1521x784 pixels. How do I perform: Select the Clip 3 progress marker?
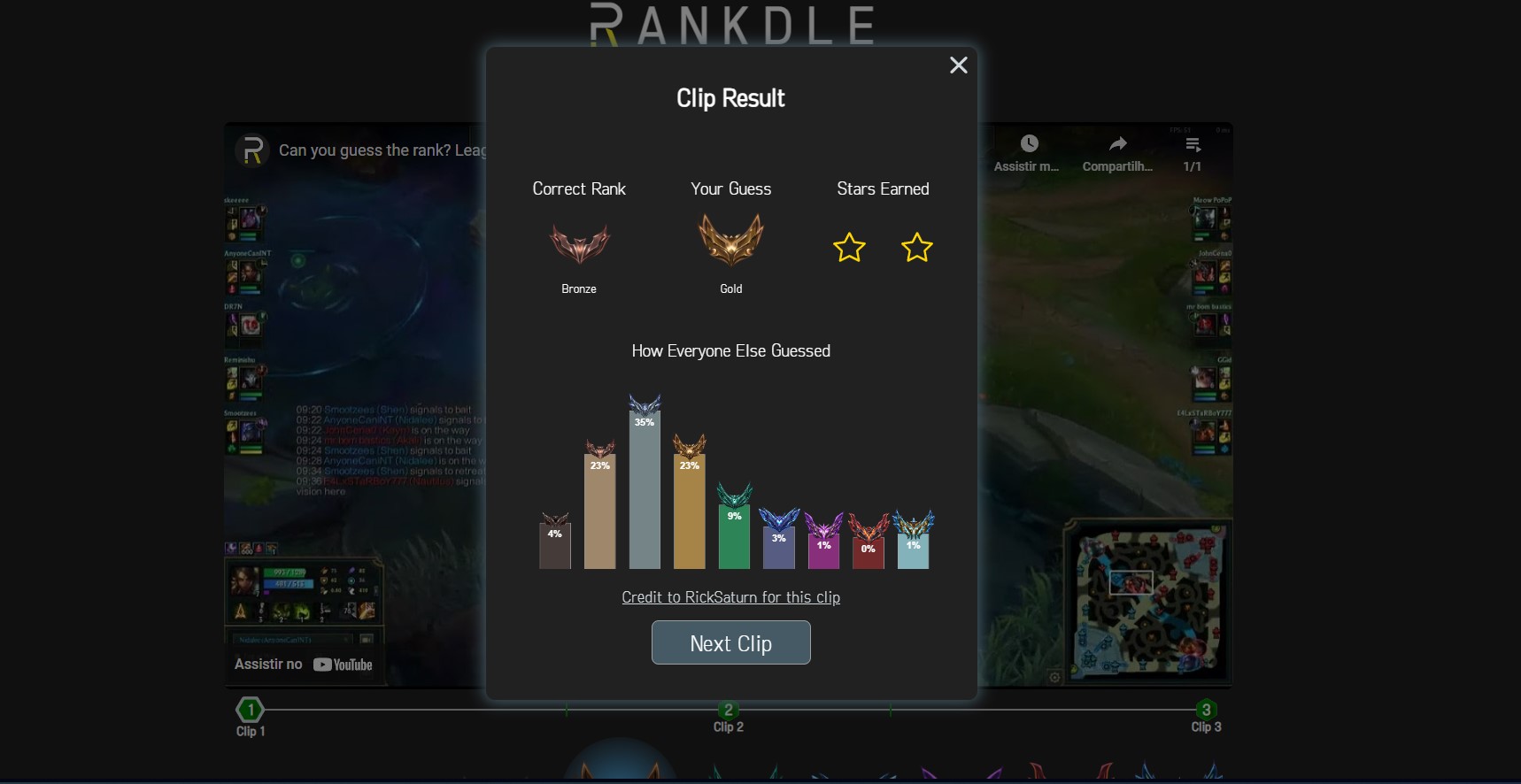pyautogui.click(x=1206, y=708)
